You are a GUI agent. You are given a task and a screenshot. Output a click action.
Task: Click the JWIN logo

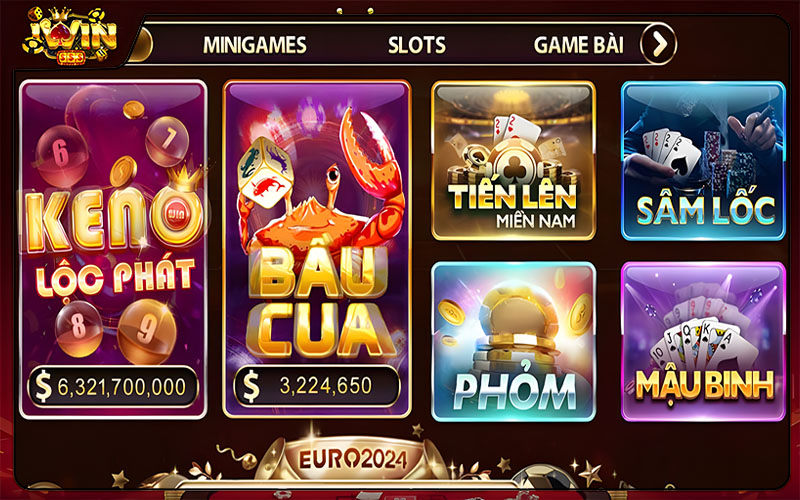(x=72, y=34)
